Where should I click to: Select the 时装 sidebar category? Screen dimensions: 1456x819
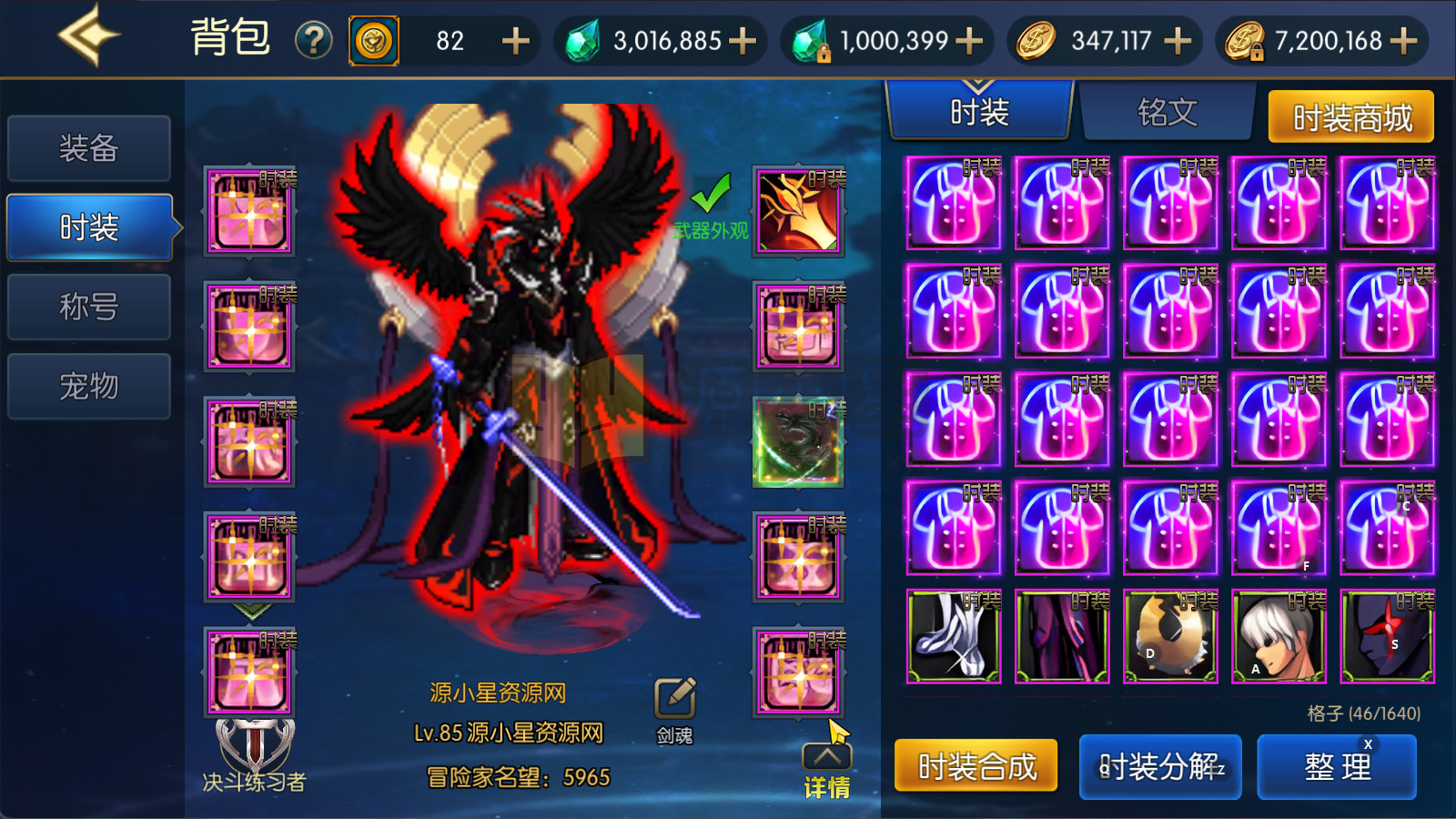pyautogui.click(x=86, y=227)
